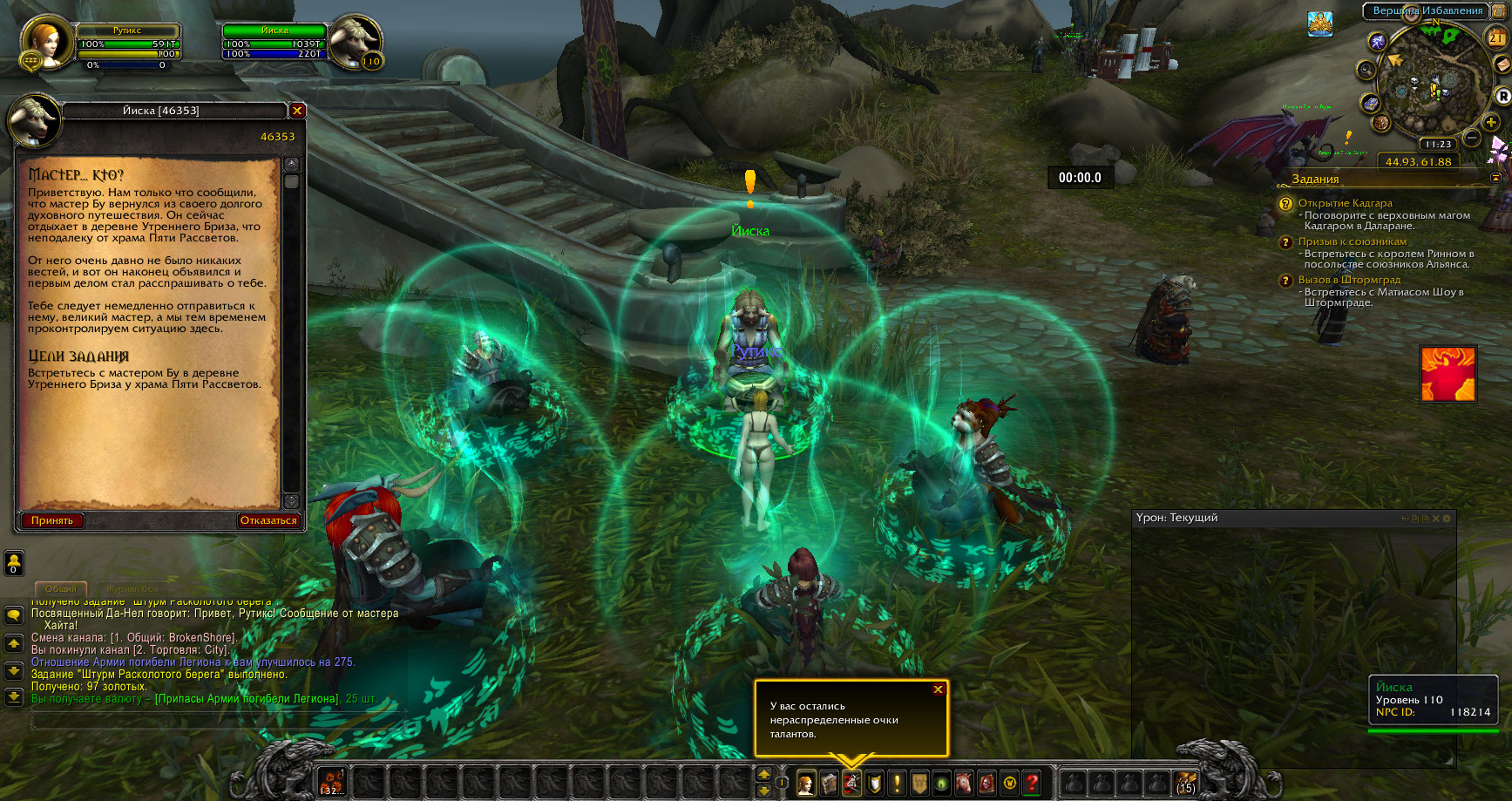Zoom in the minimap with plus button

tap(1492, 123)
